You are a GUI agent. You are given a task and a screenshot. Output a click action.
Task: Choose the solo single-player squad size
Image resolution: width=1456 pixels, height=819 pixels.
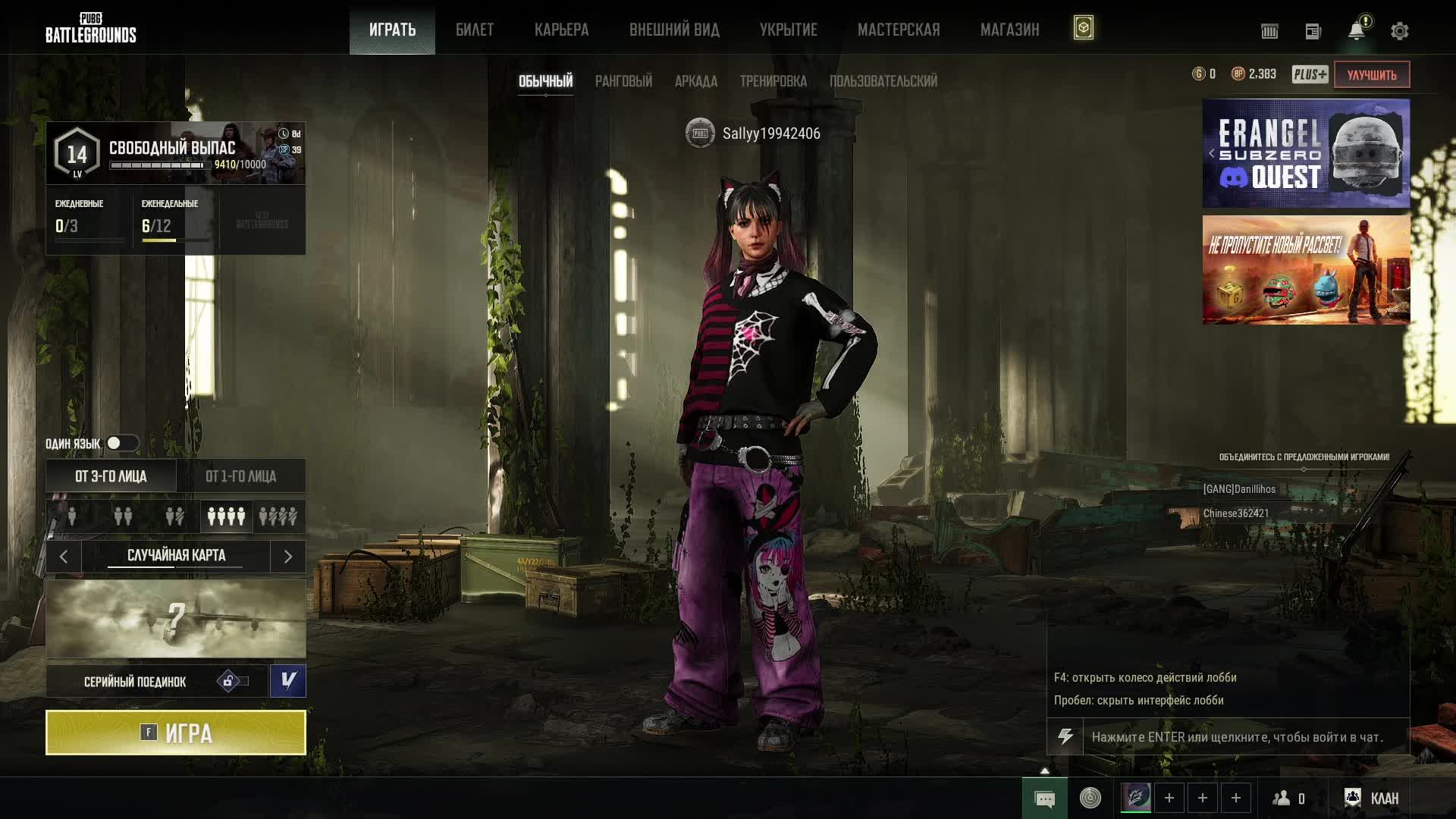pyautogui.click(x=72, y=516)
